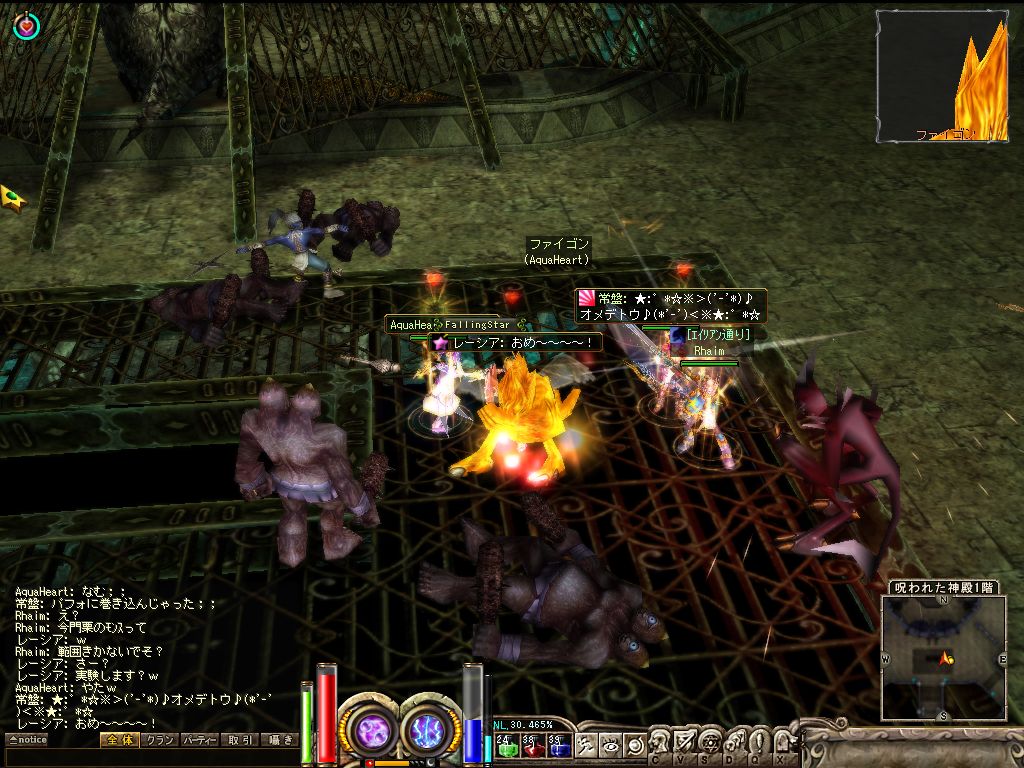Use the blue mana potion slot
Screen dimensions: 1024x768
(558, 745)
